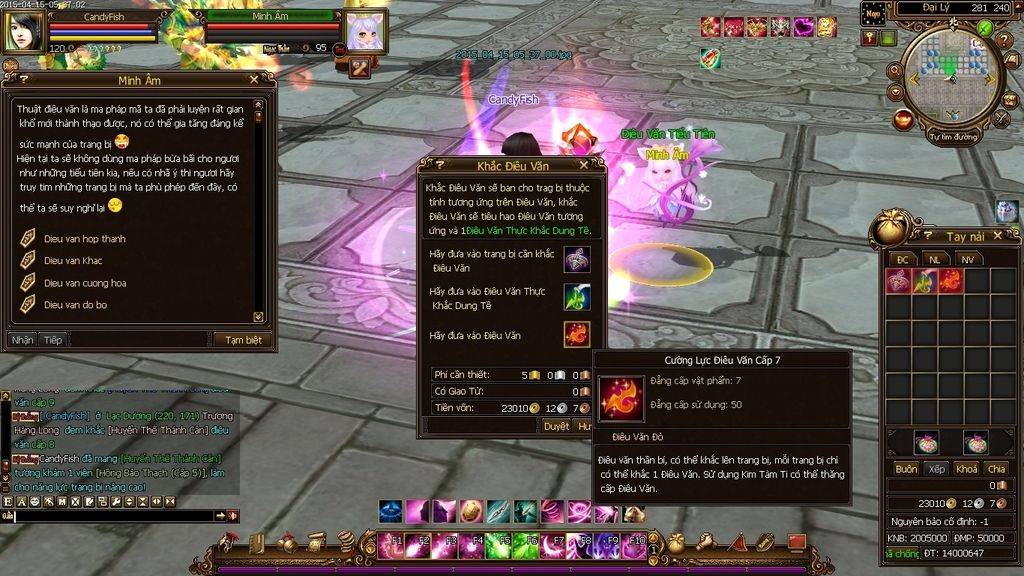Choose the 'Dieu van do bo' option
The image size is (1024, 576).
click(75, 305)
